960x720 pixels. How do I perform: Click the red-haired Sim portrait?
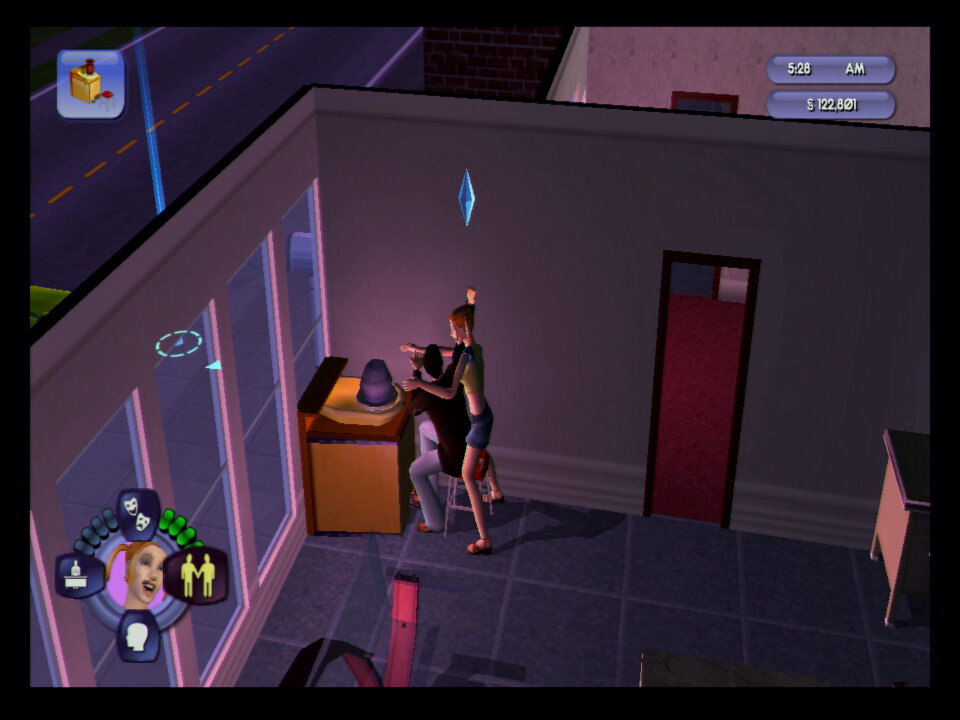[138, 576]
